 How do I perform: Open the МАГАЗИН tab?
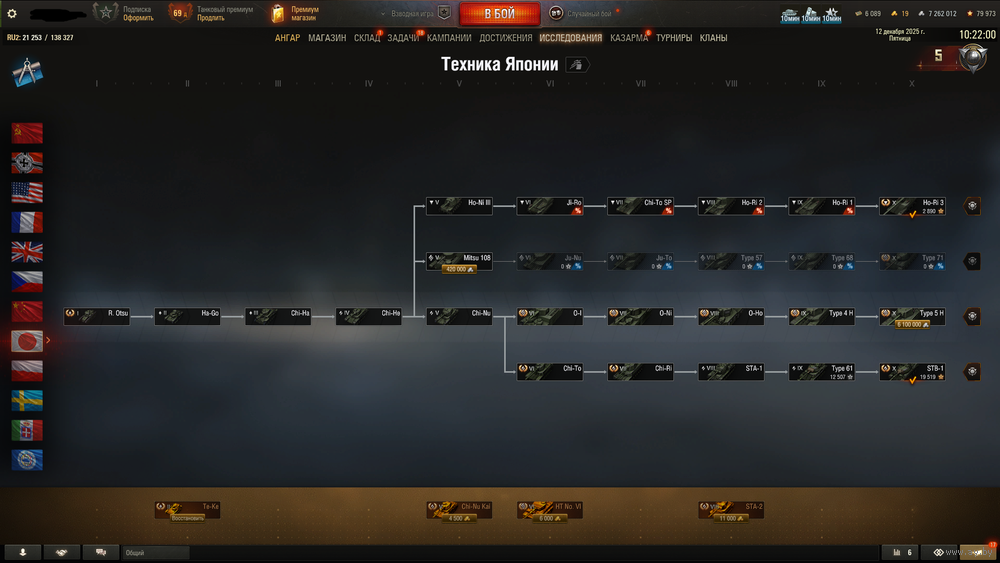click(x=327, y=38)
